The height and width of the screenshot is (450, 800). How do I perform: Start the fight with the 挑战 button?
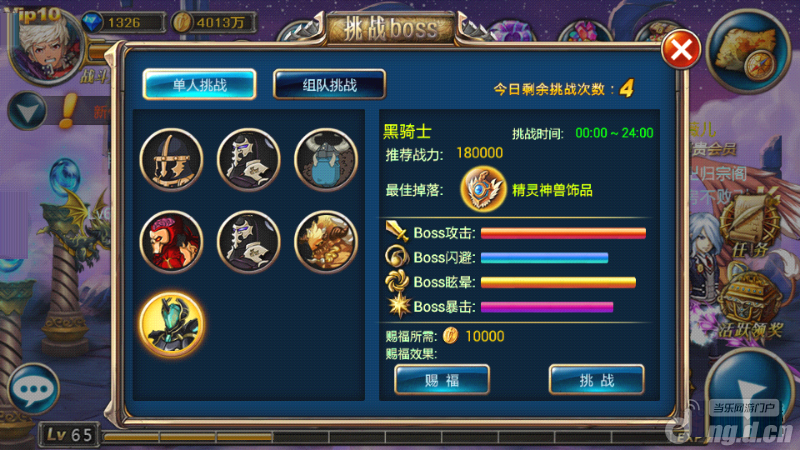tap(596, 380)
